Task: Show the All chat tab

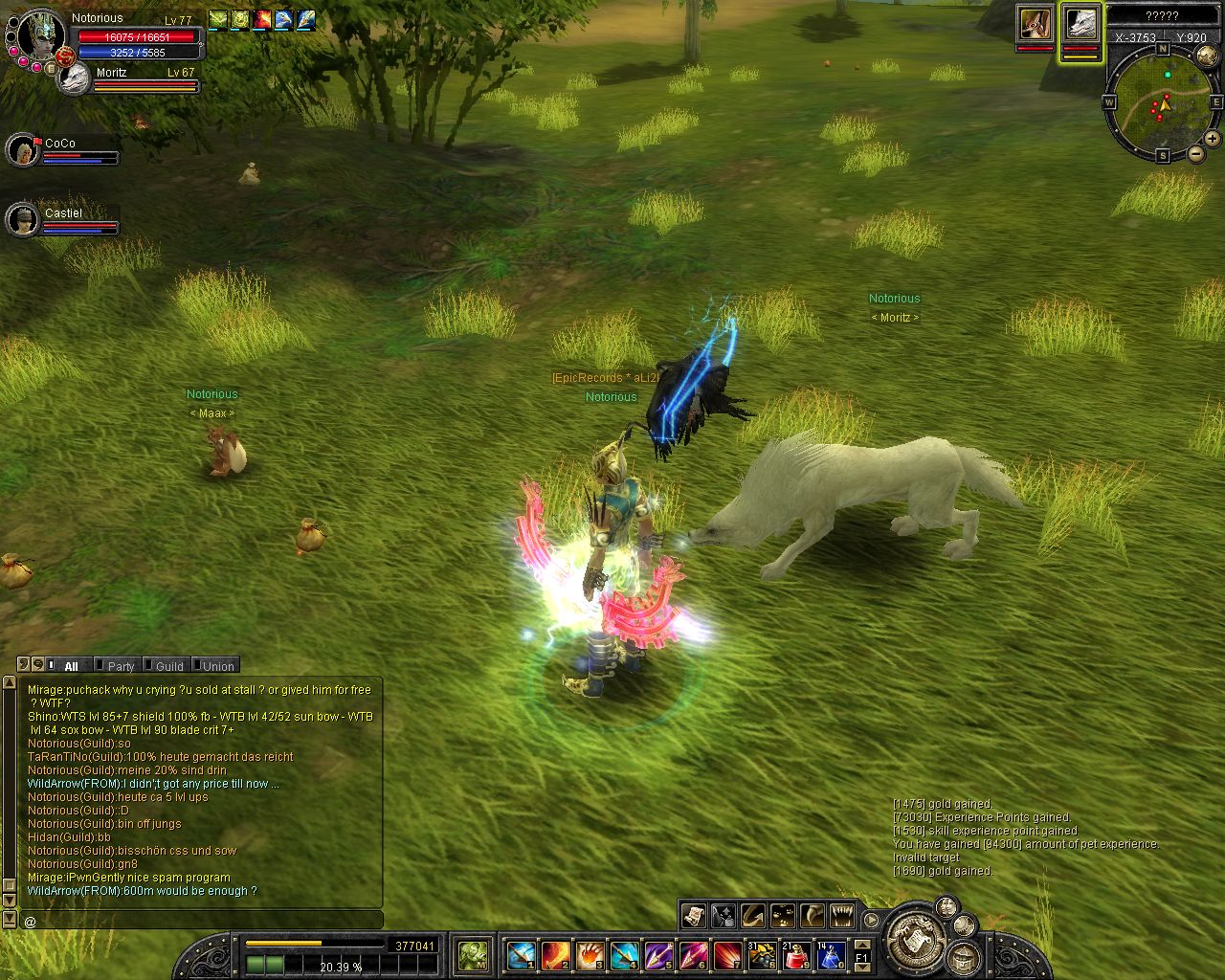Action: pos(71,666)
